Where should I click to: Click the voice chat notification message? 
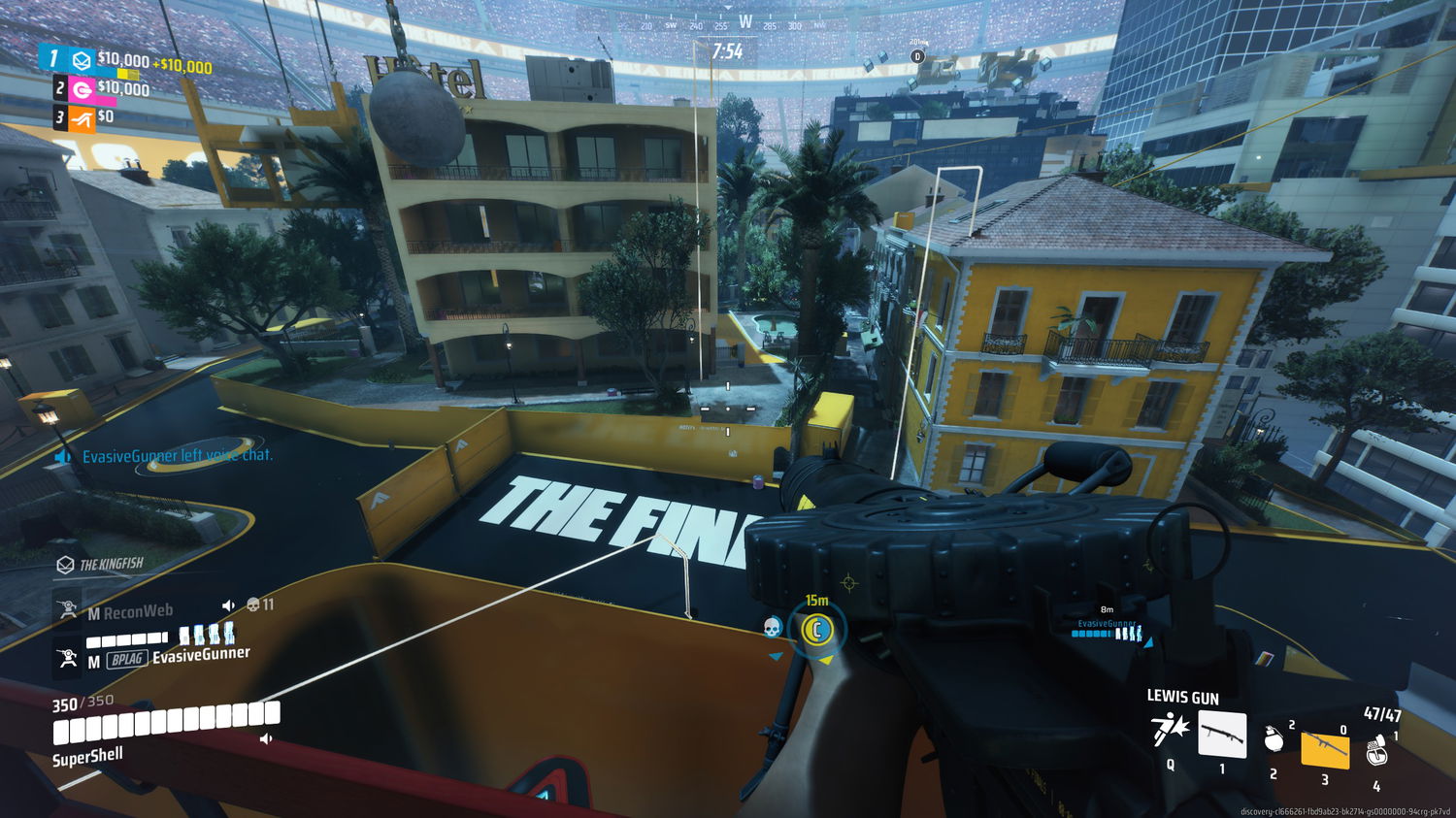pyautogui.click(x=175, y=455)
